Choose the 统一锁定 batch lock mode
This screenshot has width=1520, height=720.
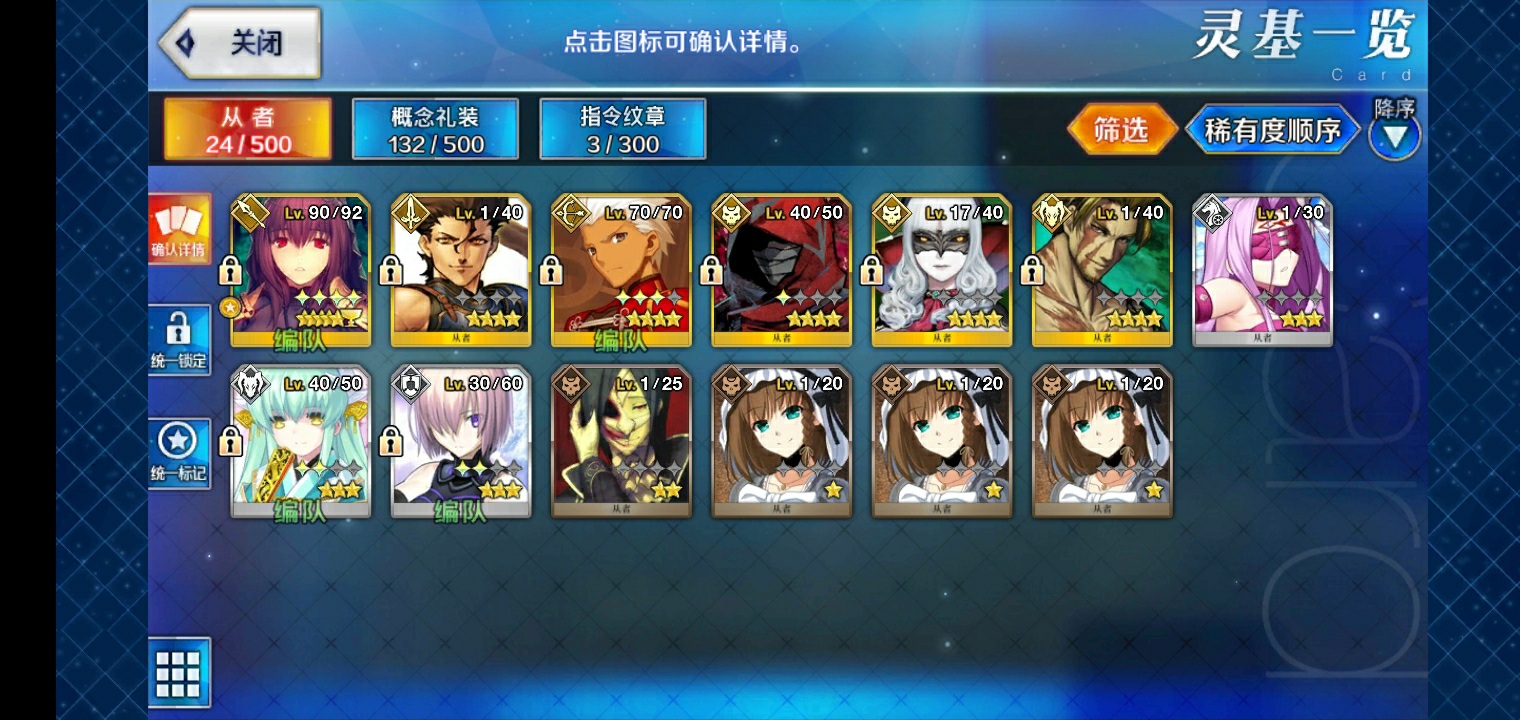click(x=180, y=339)
